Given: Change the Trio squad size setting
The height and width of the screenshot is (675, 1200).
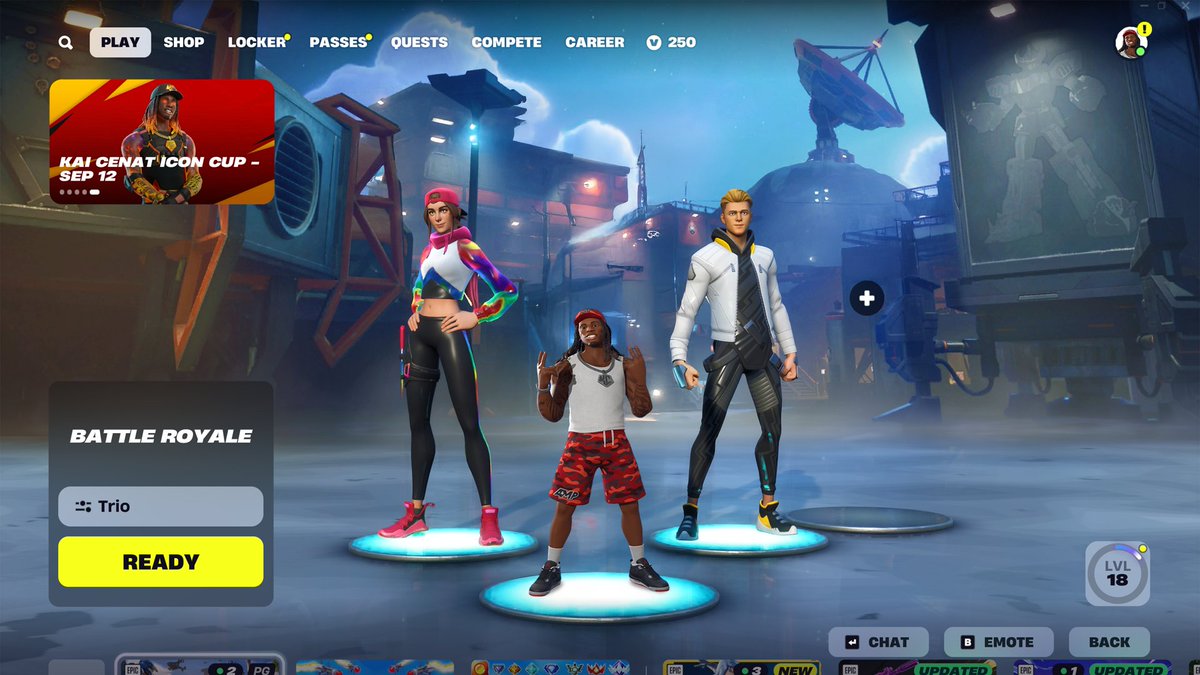Looking at the screenshot, I should coord(161,506).
